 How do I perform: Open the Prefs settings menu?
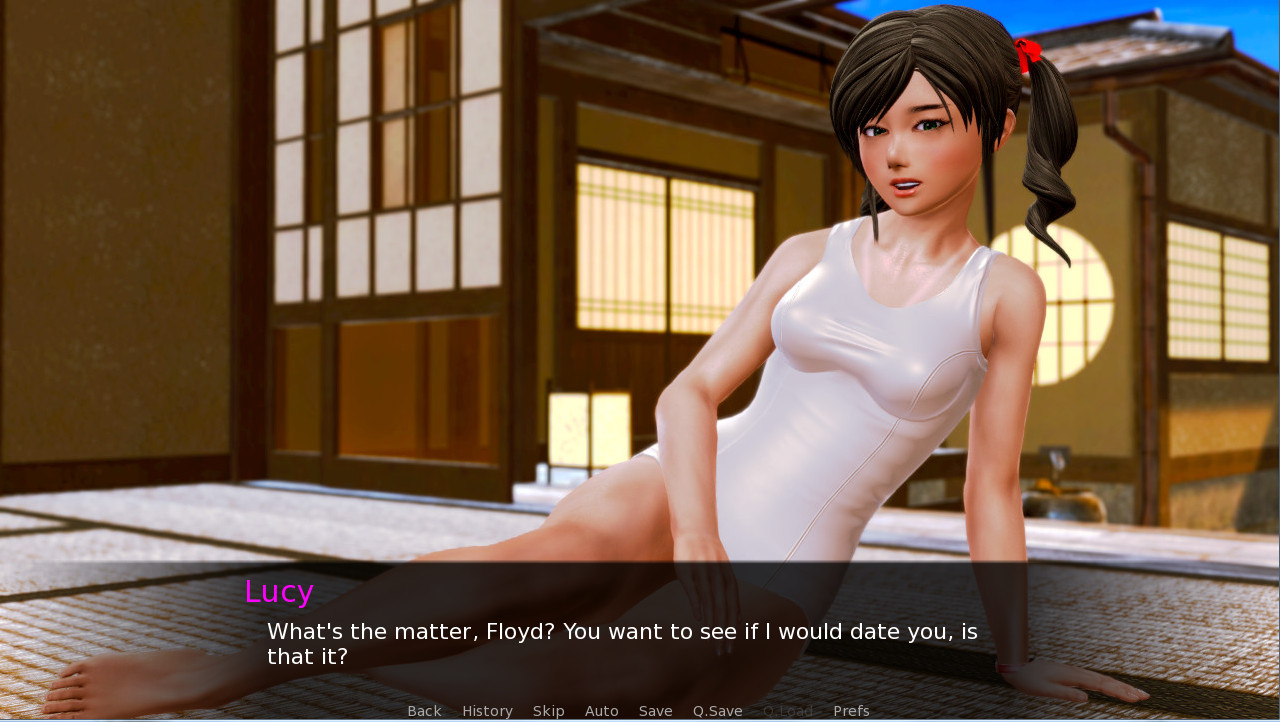(851, 711)
